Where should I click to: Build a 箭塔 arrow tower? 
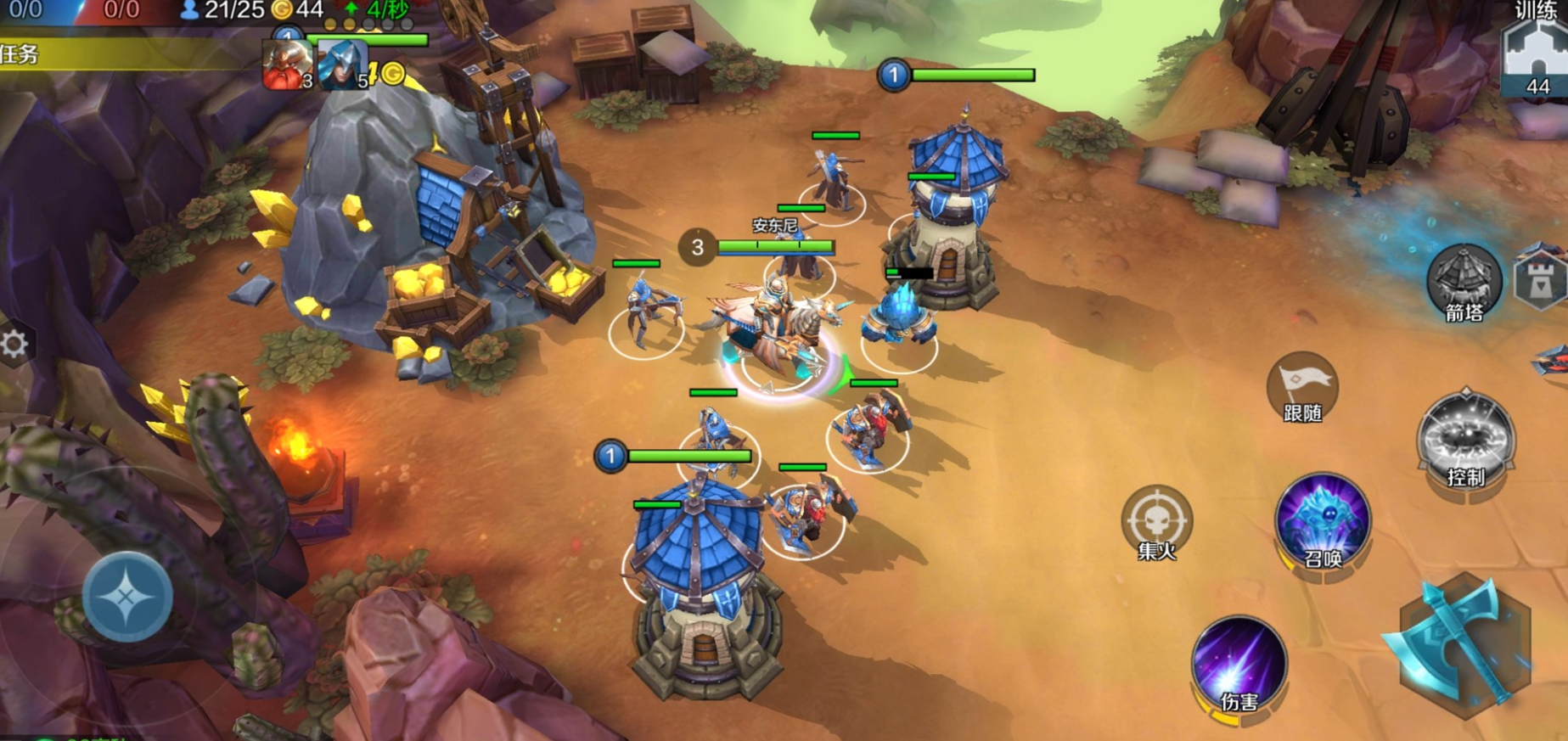pos(1464,282)
